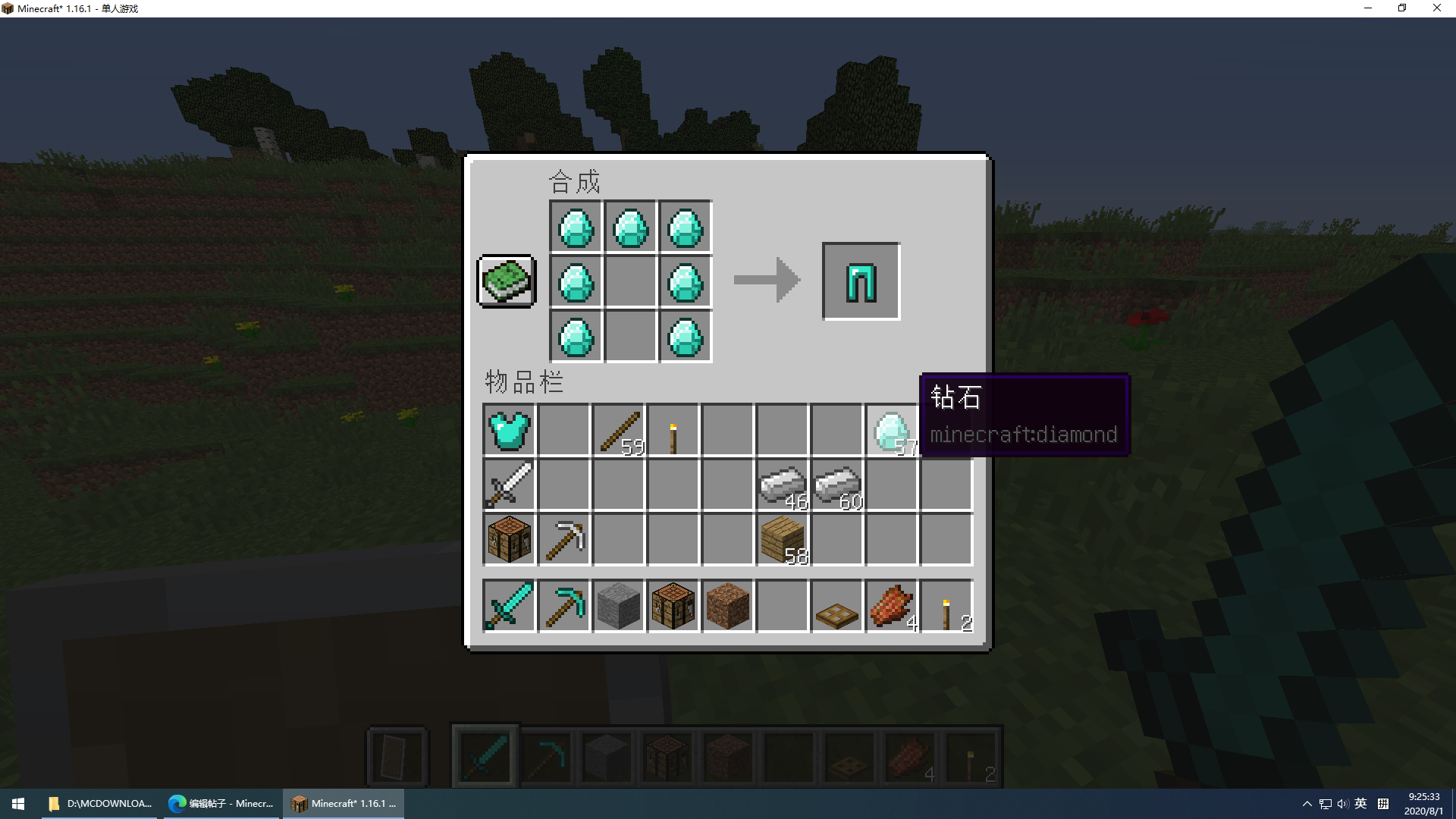Open the green recipe book
The image size is (1456, 819).
505,281
